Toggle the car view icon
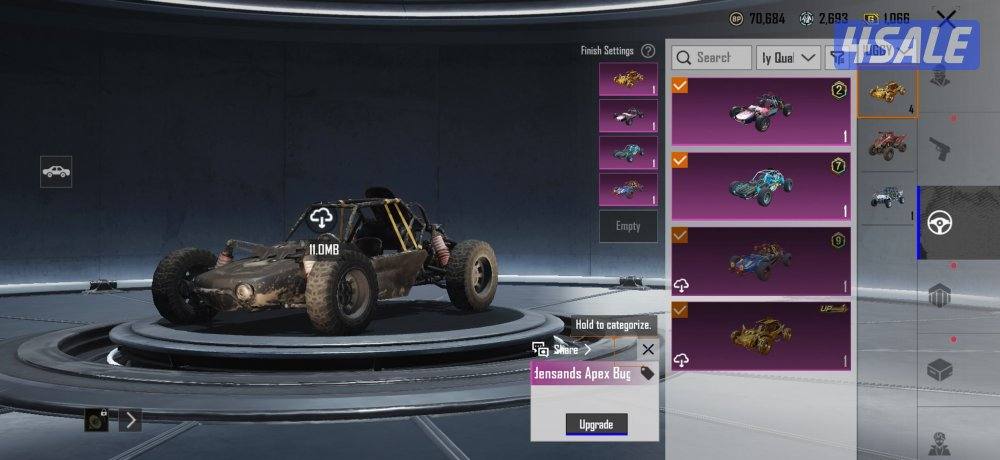 click(x=56, y=171)
